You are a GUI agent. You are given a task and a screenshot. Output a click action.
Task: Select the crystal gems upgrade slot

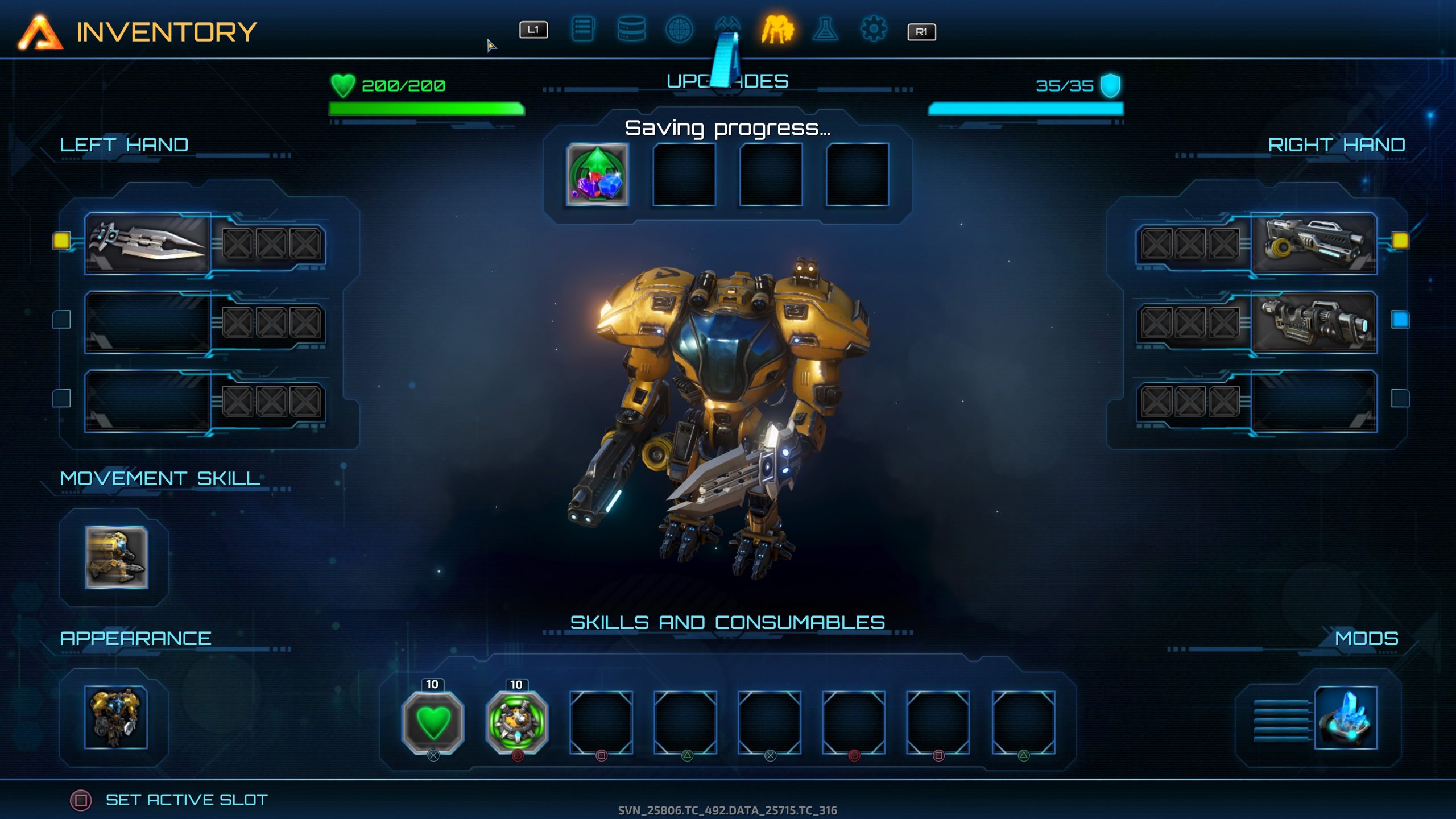[x=597, y=175]
